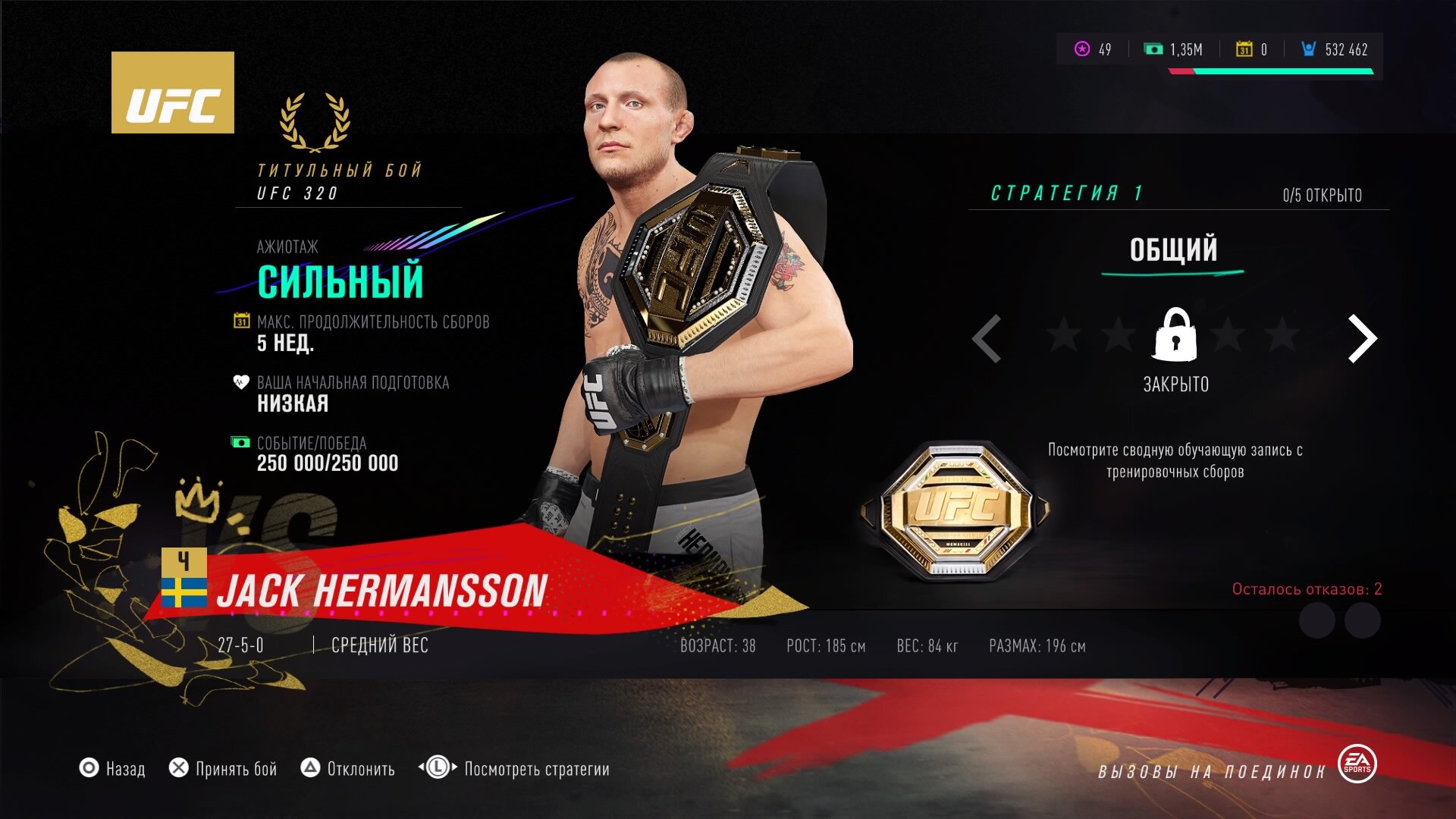Viewport: 1456px width, 819px height.
Task: Choose Отклонить to decline the fight
Action: 349,769
